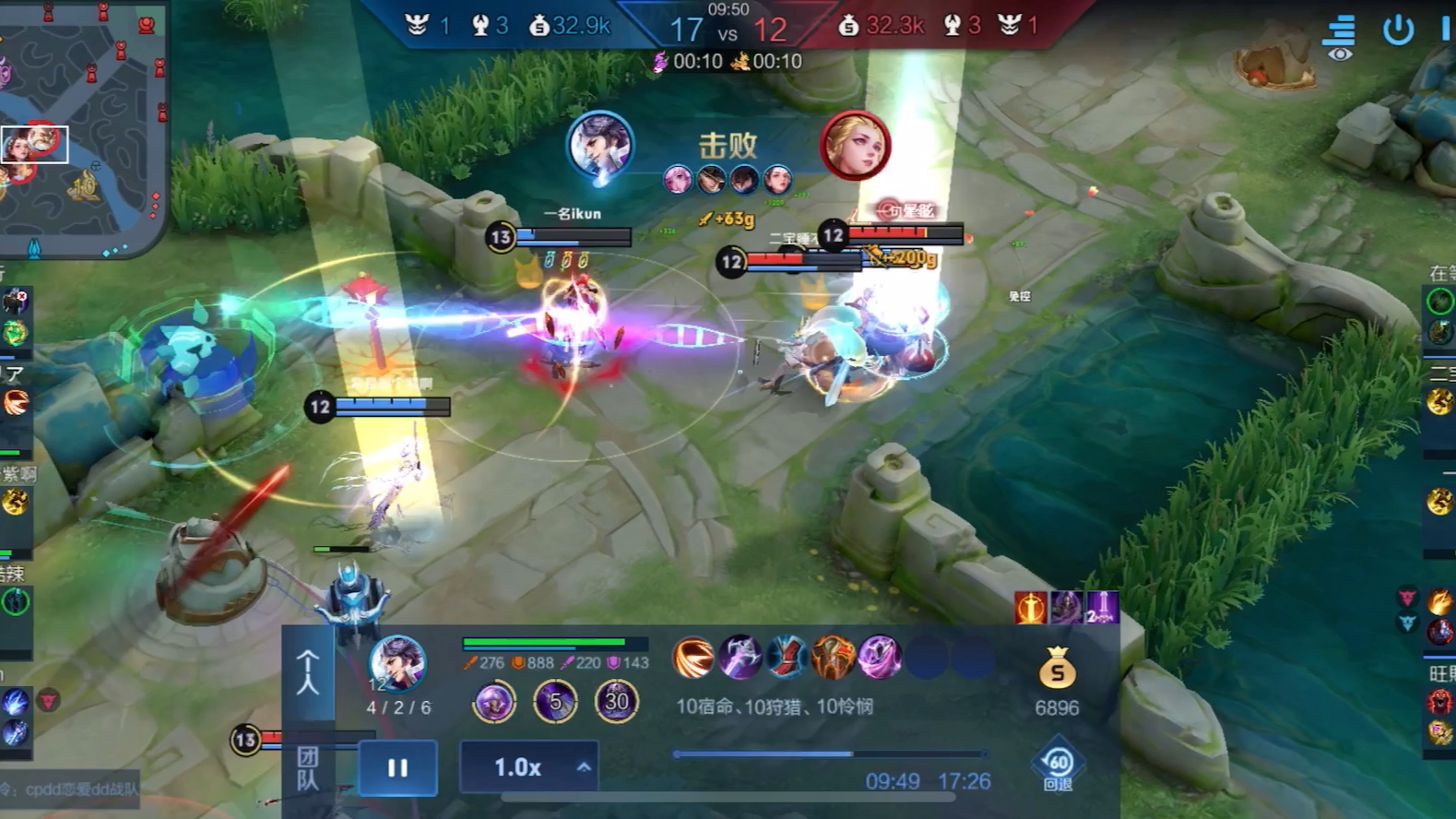Select the blonde enemy hero kill portrait
This screenshot has height=819, width=1456.
[855, 146]
